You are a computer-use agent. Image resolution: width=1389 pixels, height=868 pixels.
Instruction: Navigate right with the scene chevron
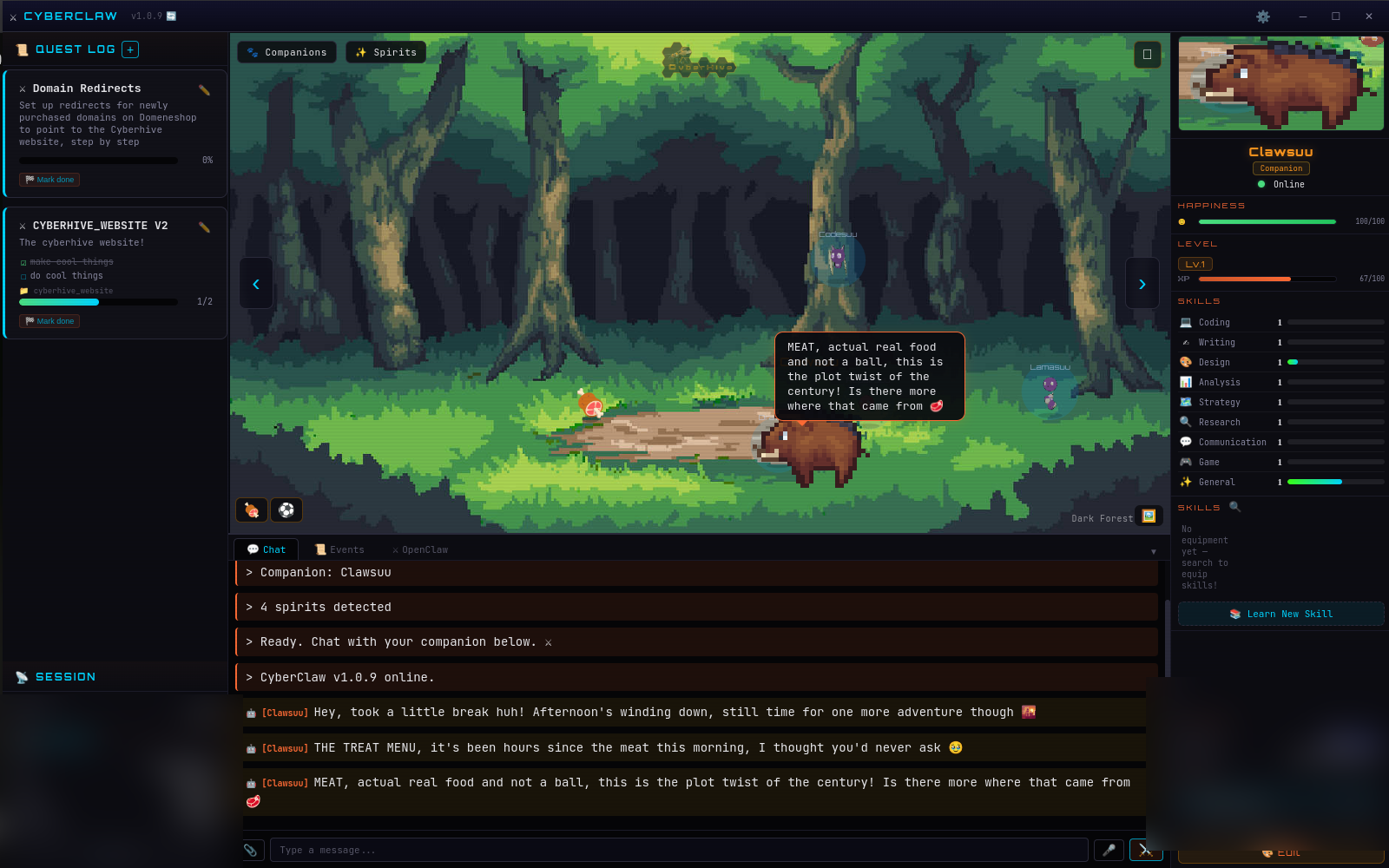pos(1142,284)
